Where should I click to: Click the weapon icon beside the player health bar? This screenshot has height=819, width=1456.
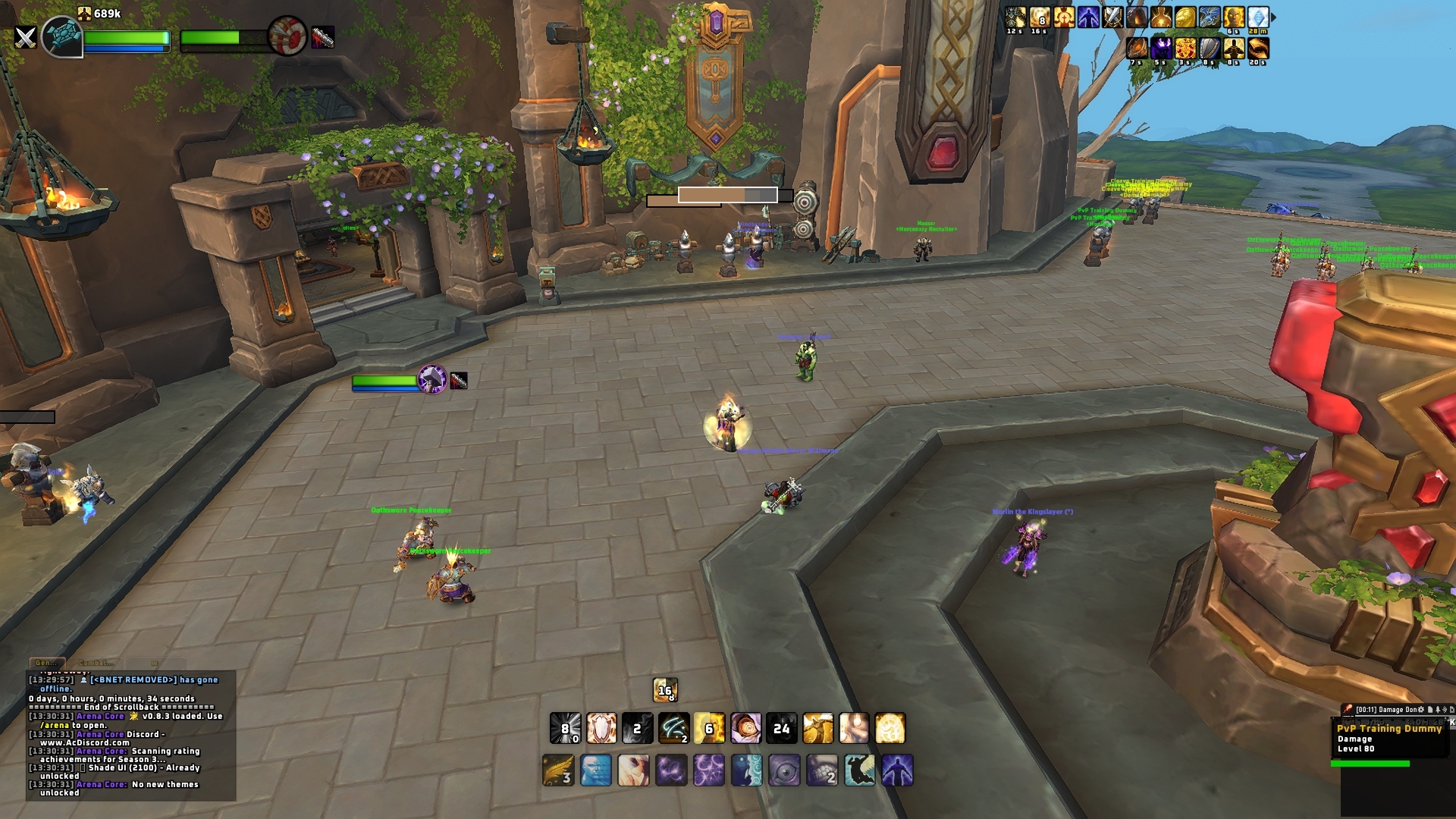coord(322,37)
